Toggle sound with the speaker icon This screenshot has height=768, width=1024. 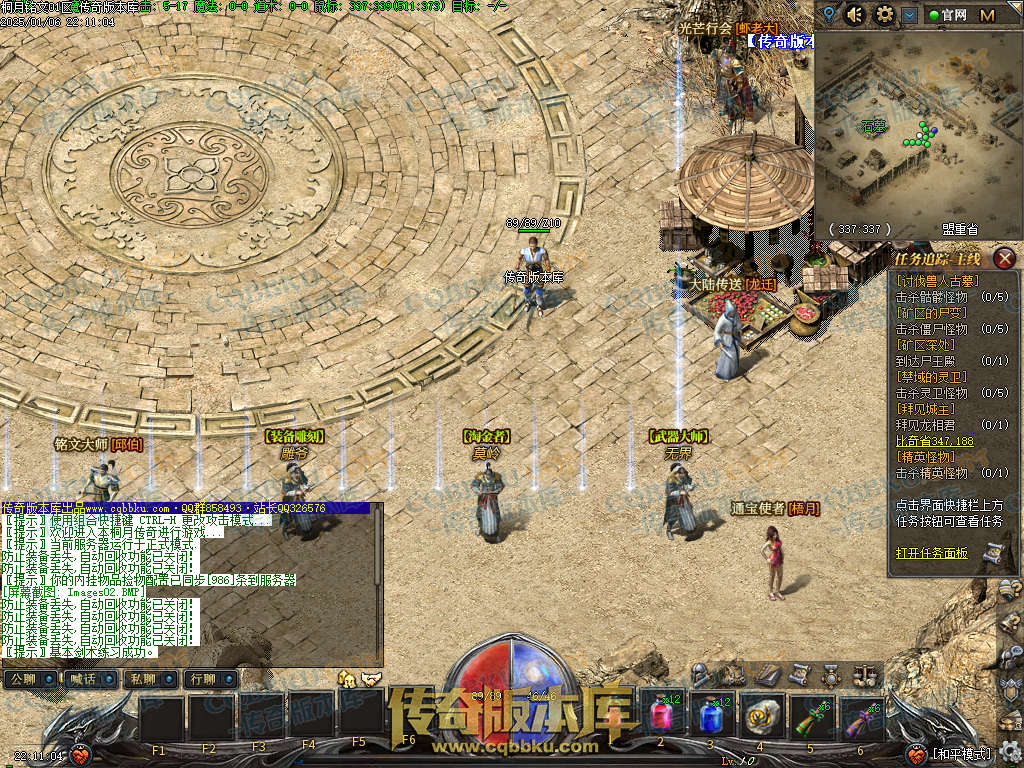855,14
